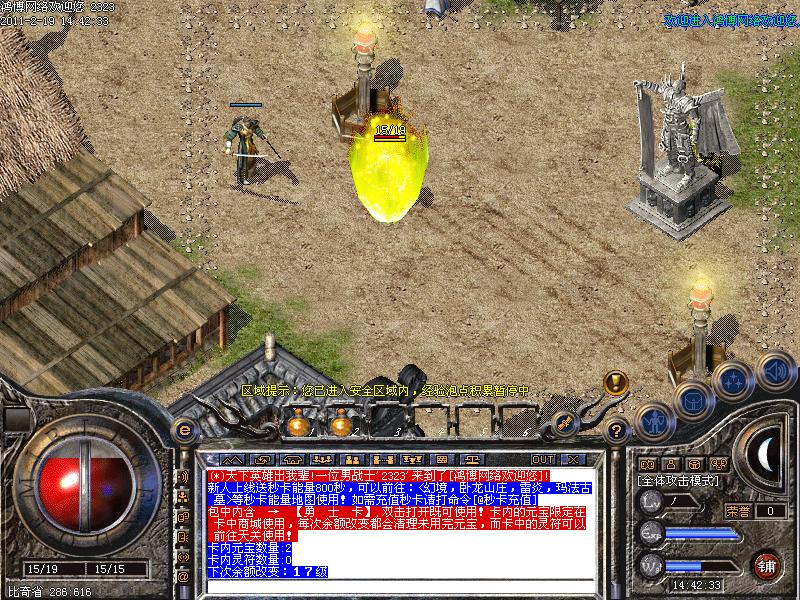Close the chat toolbar with X button
The width and height of the screenshot is (800, 600).
pos(573,459)
